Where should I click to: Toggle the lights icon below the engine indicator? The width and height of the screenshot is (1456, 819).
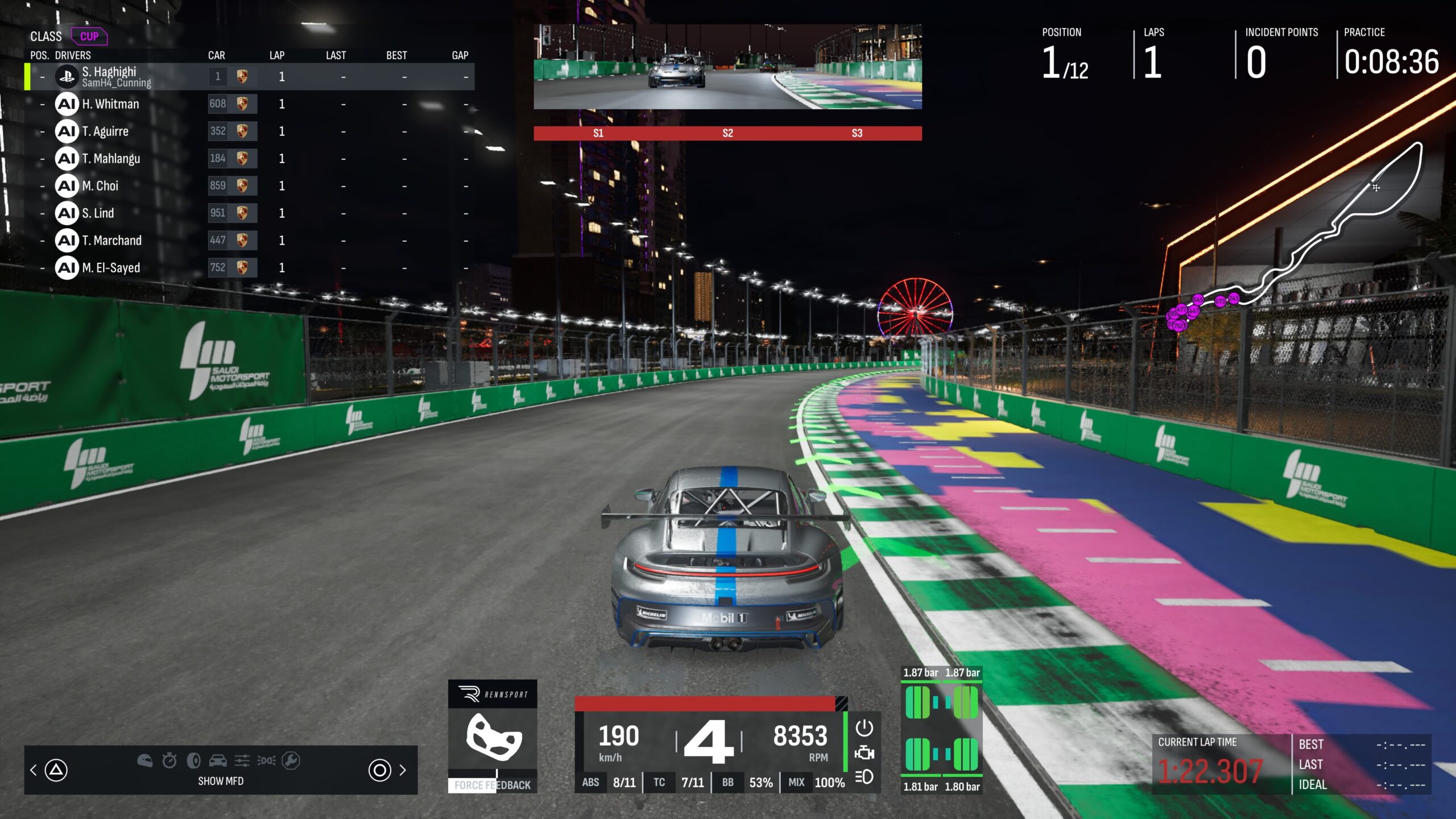point(863,776)
